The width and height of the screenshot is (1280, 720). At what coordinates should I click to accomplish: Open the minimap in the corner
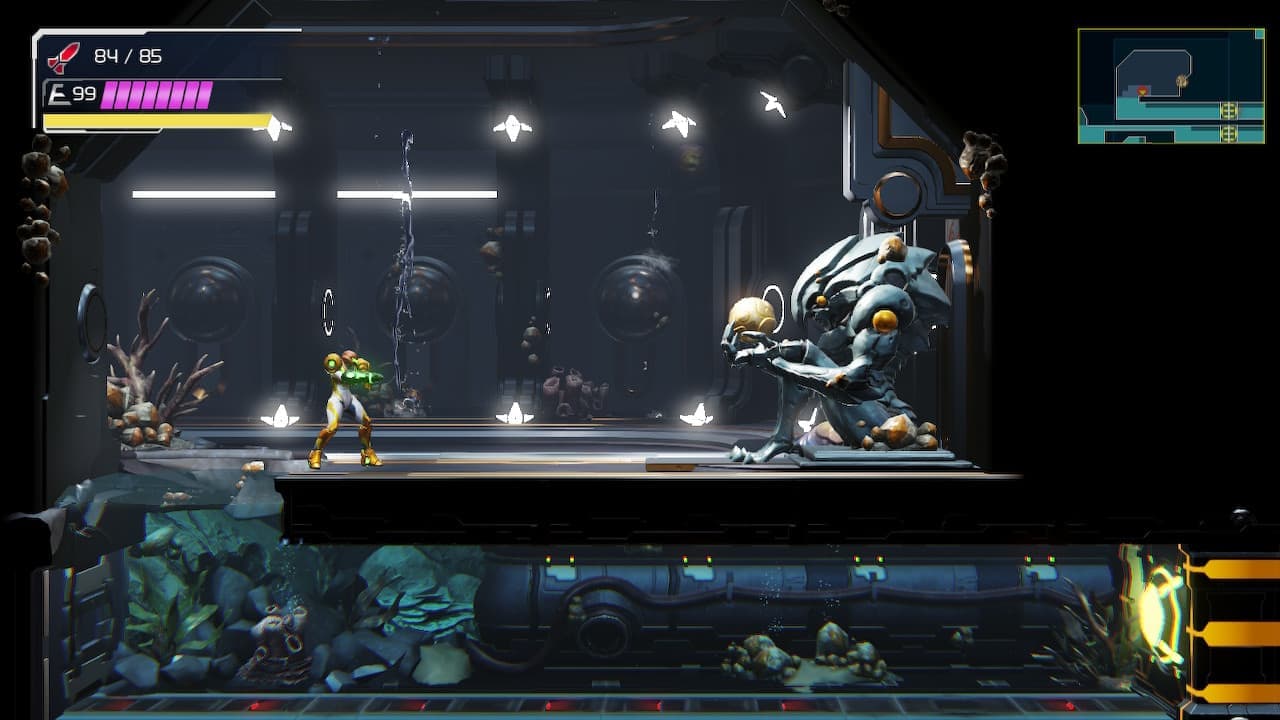[x=1171, y=86]
